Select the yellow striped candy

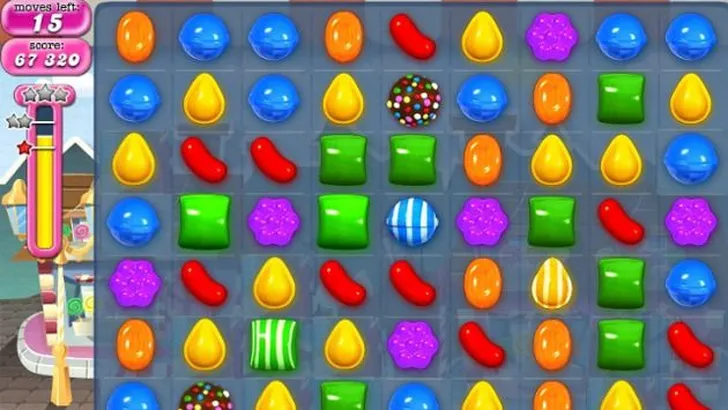551,283
